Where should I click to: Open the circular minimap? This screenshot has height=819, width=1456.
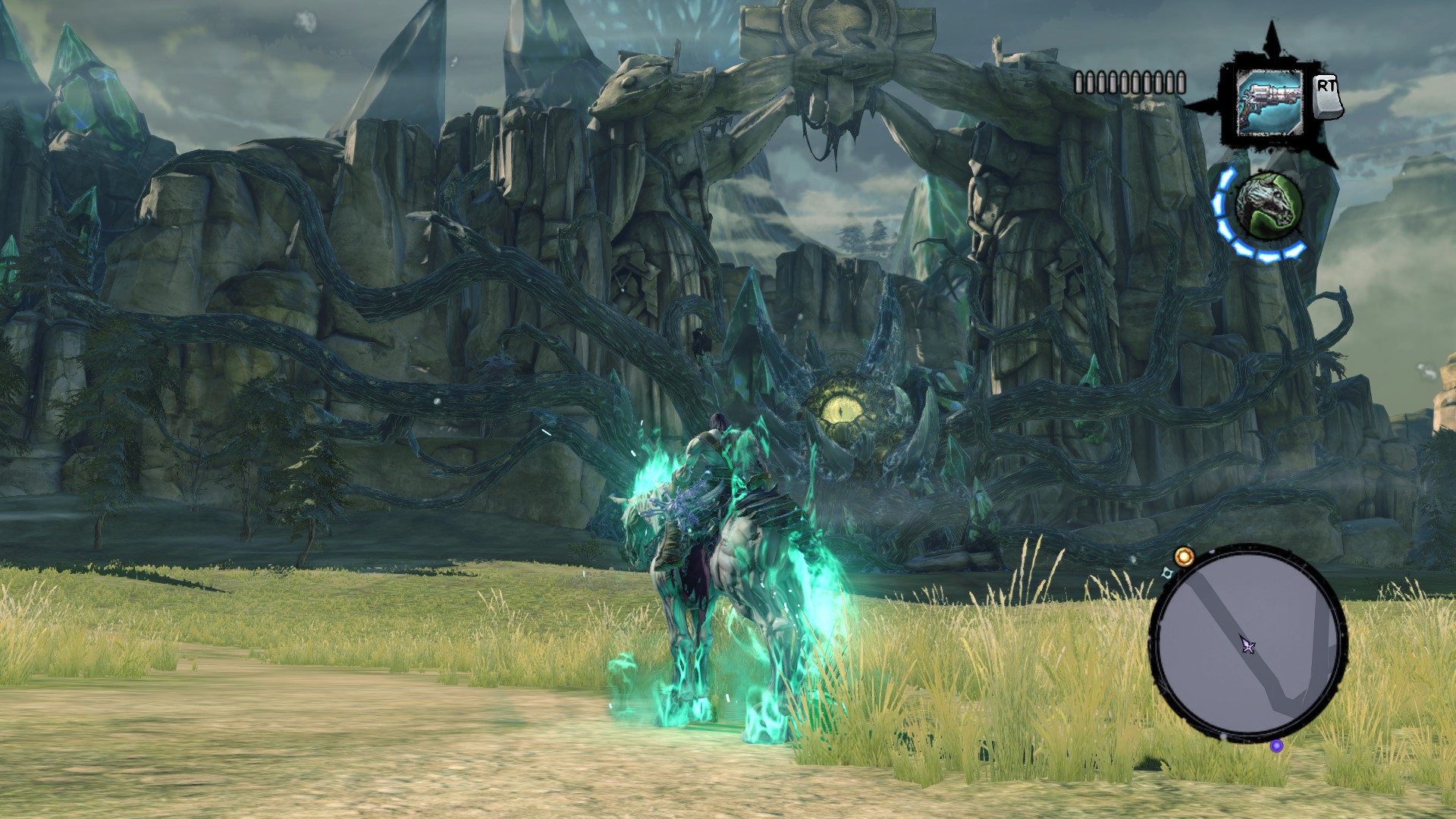point(1247,644)
